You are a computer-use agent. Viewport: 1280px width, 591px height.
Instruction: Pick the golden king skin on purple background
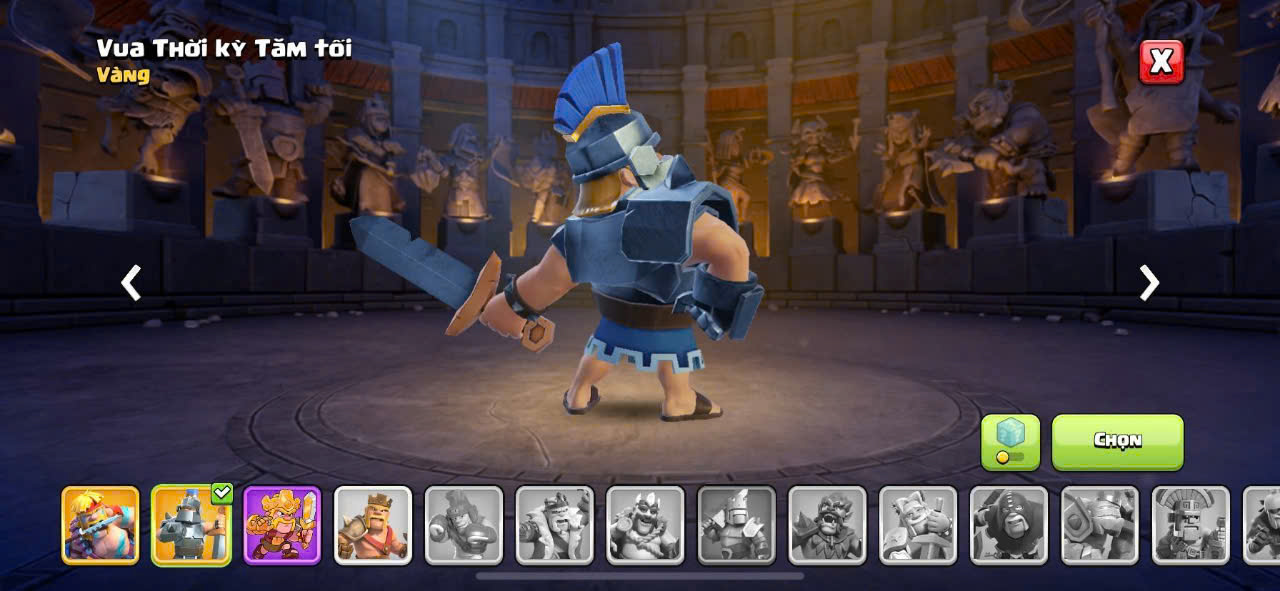[x=282, y=525]
